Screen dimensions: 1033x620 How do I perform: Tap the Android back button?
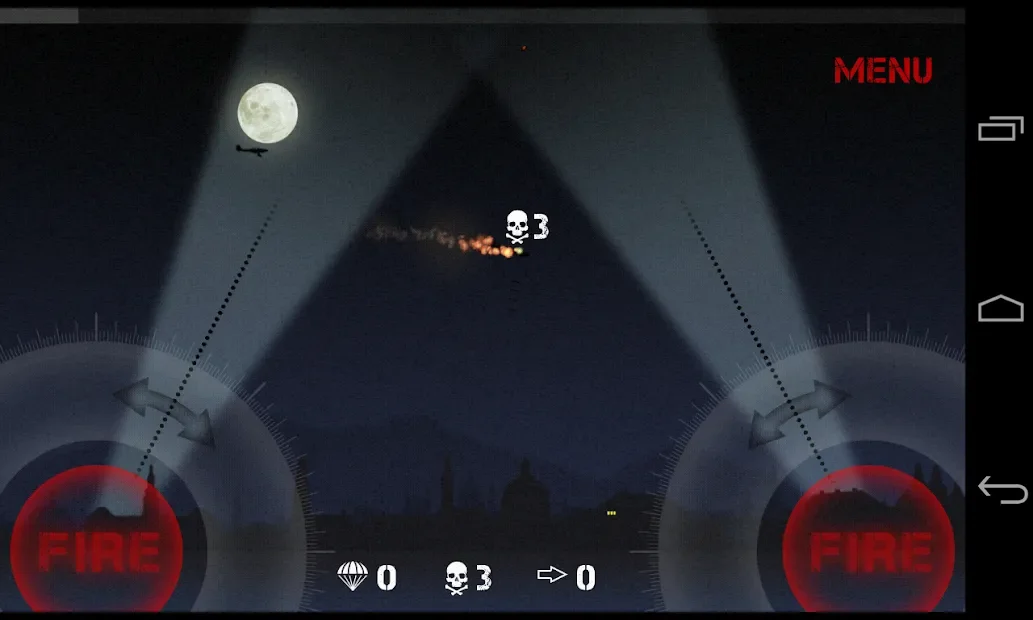pyautogui.click(x=1001, y=490)
